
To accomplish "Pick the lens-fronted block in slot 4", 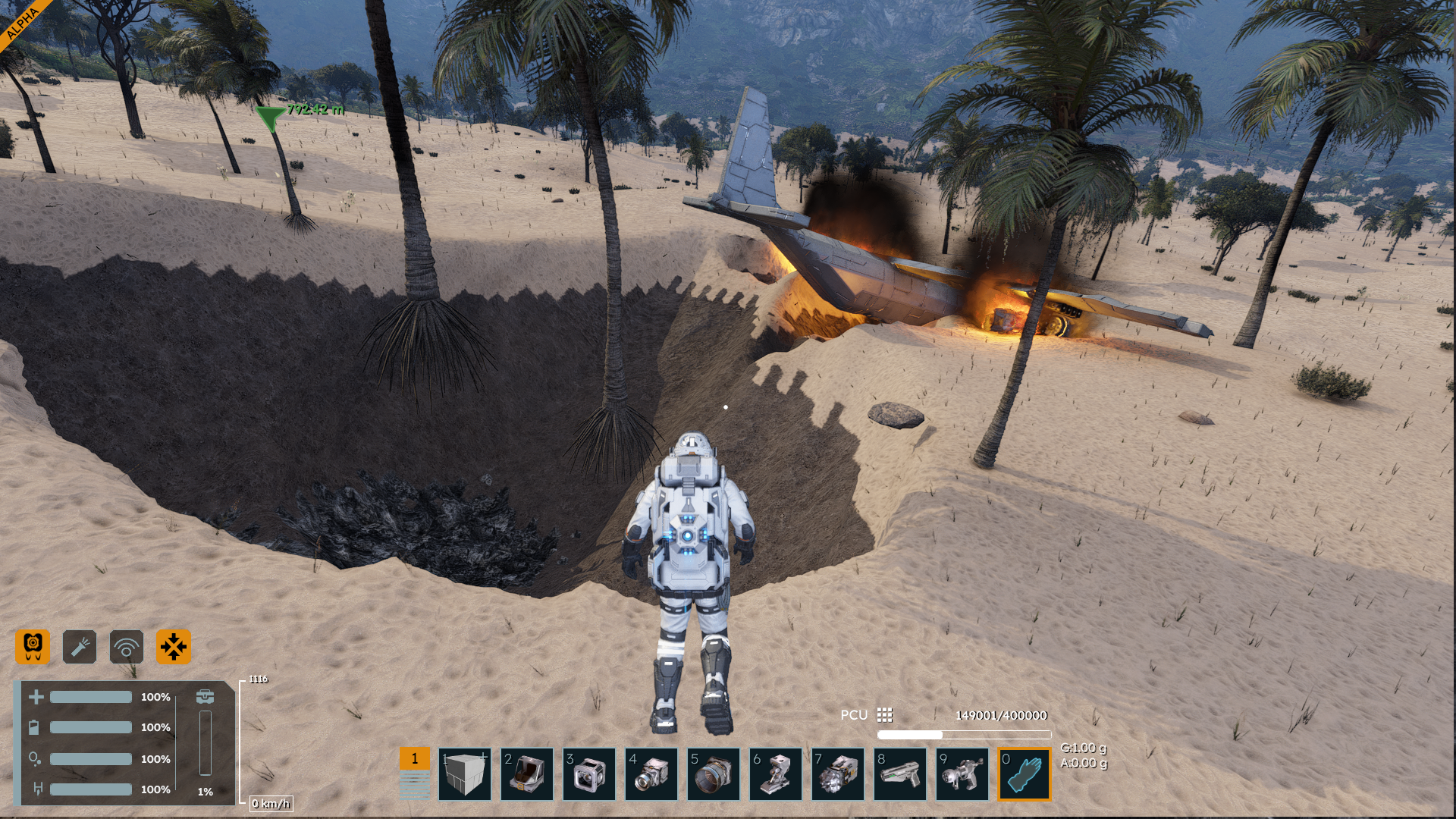I will tap(651, 774).
